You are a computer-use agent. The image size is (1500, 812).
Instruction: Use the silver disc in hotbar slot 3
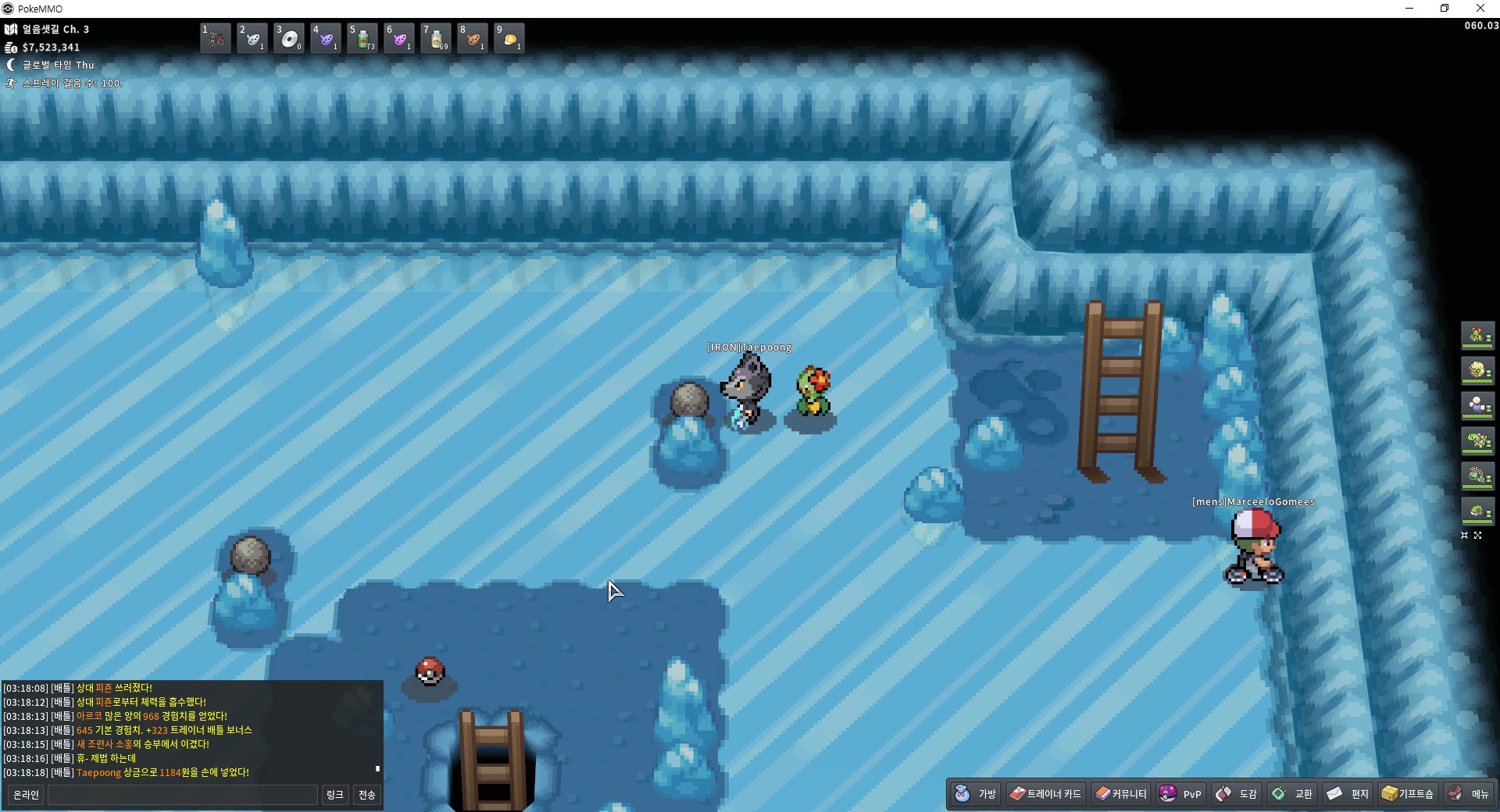[x=289, y=38]
